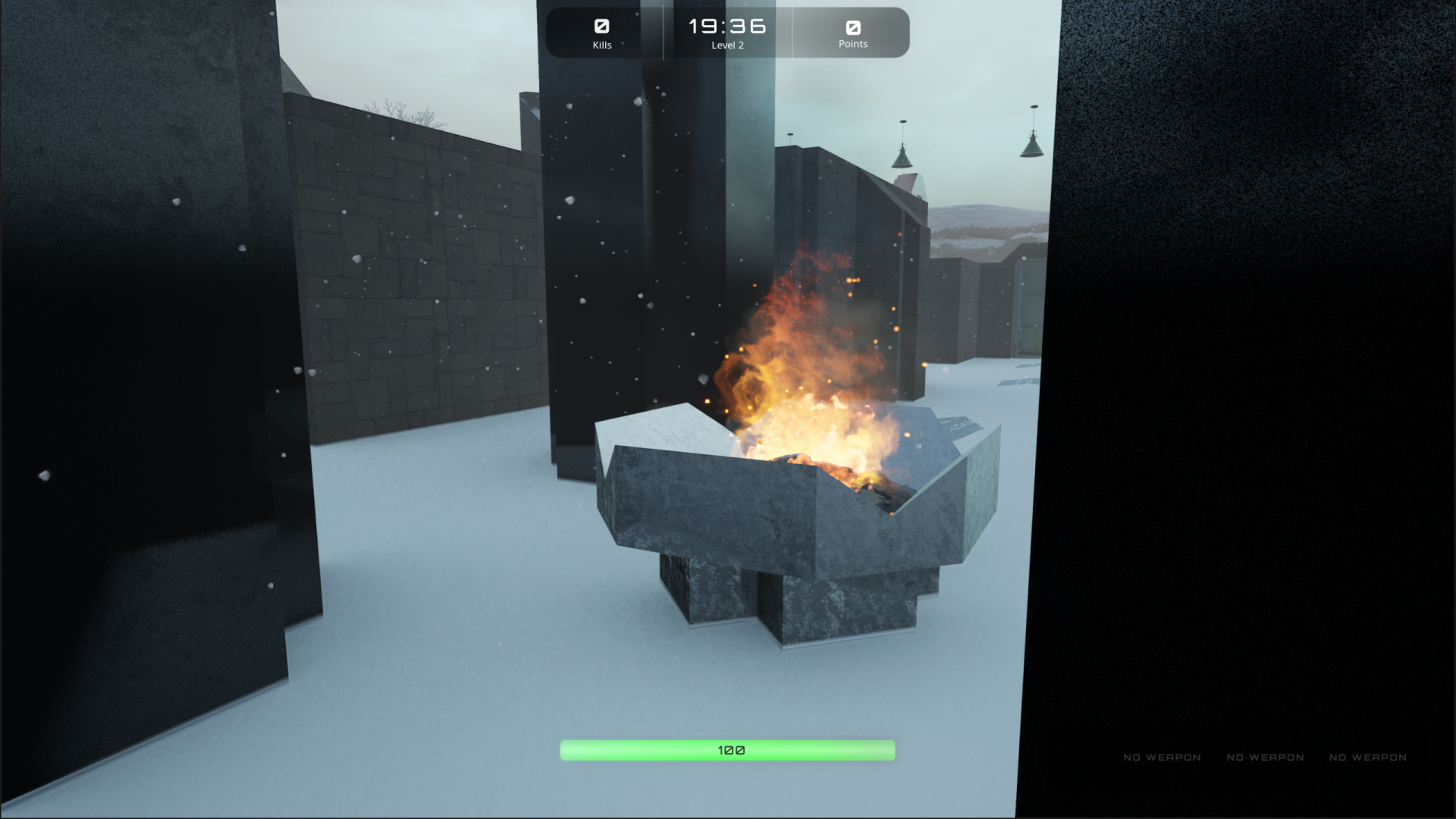
Task: Click the green health bar showing 100
Action: pos(728,749)
